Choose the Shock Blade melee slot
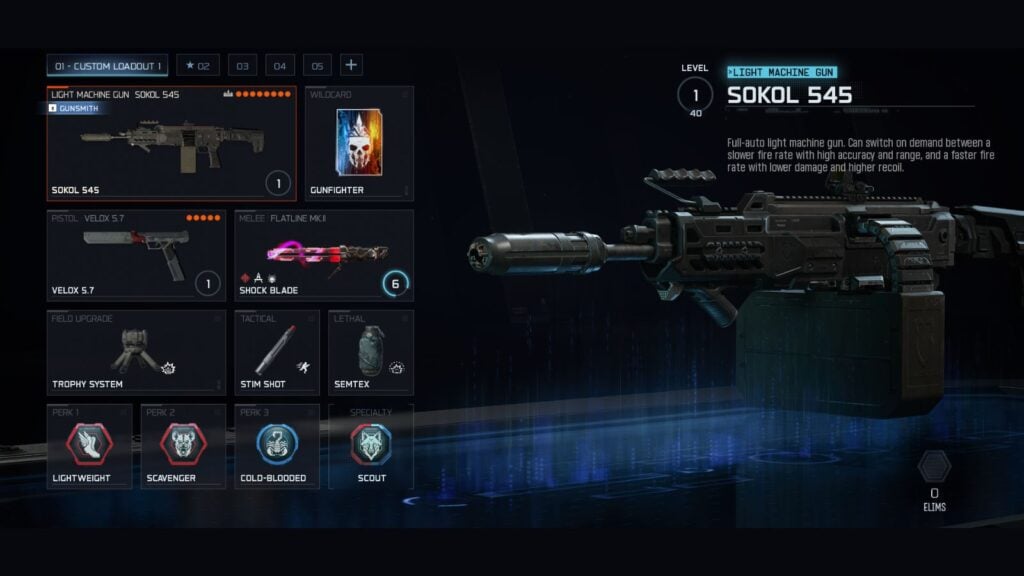Image resolution: width=1024 pixels, height=576 pixels. [x=324, y=256]
